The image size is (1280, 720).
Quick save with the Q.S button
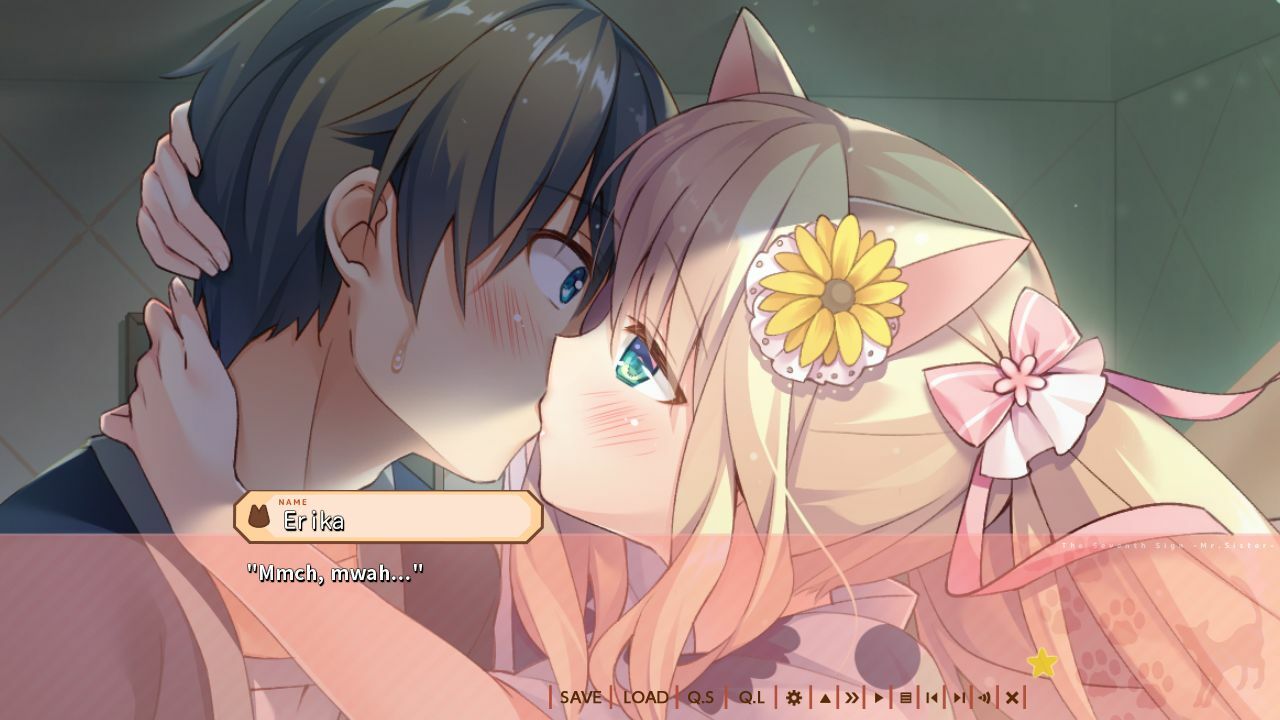pos(701,698)
